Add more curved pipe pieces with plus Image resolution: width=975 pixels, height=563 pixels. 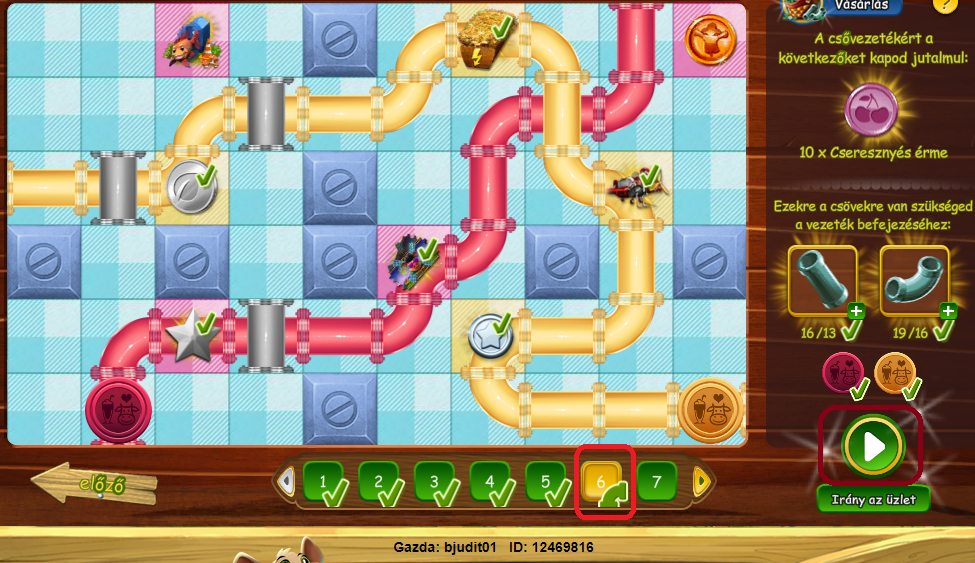(x=948, y=311)
